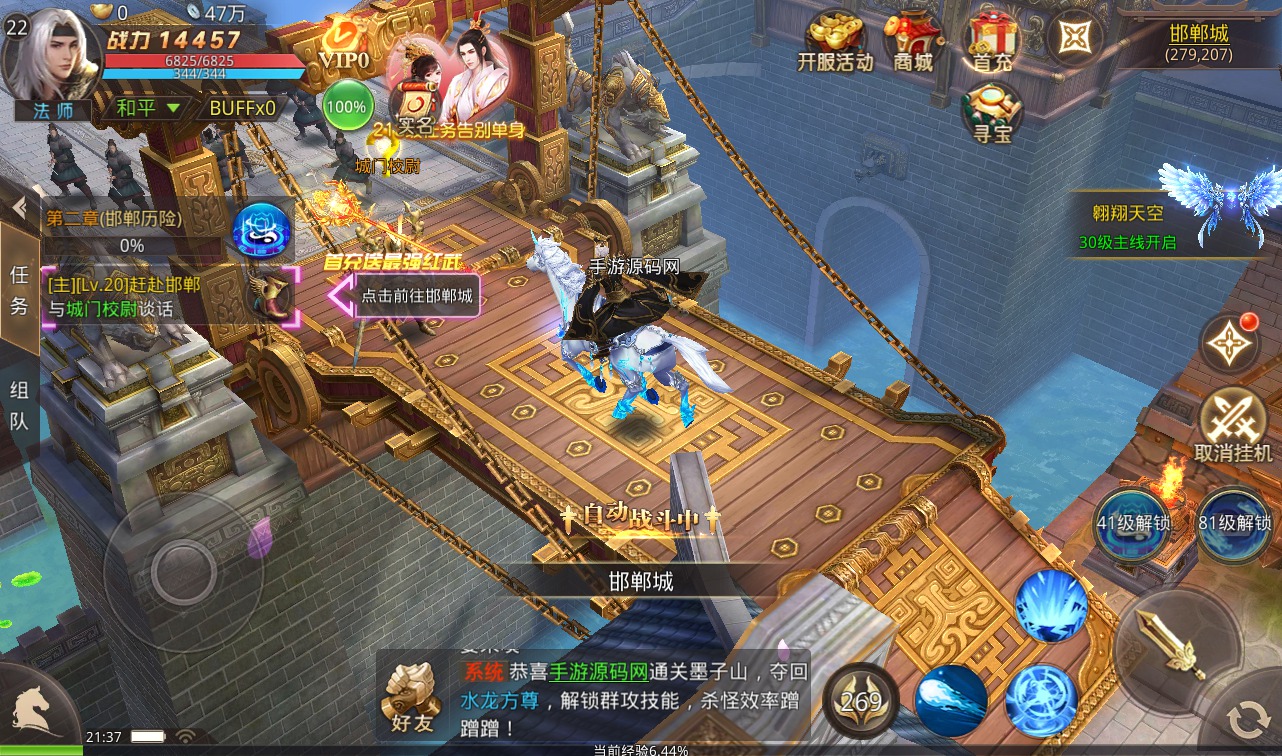Click the 点击前往邯郸城 prompt

(x=416, y=296)
